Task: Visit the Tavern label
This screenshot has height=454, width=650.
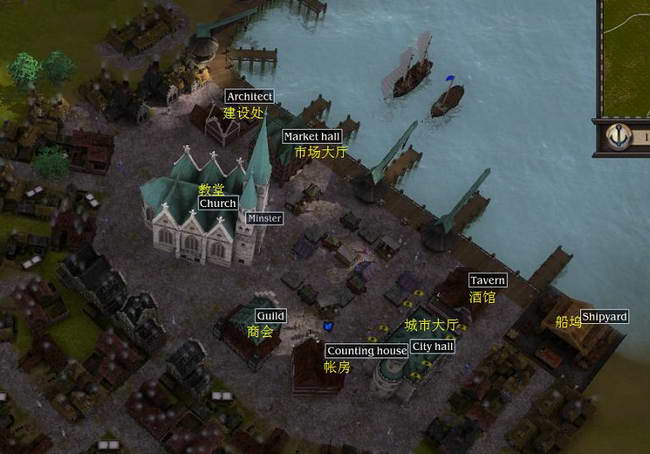Action: [487, 281]
